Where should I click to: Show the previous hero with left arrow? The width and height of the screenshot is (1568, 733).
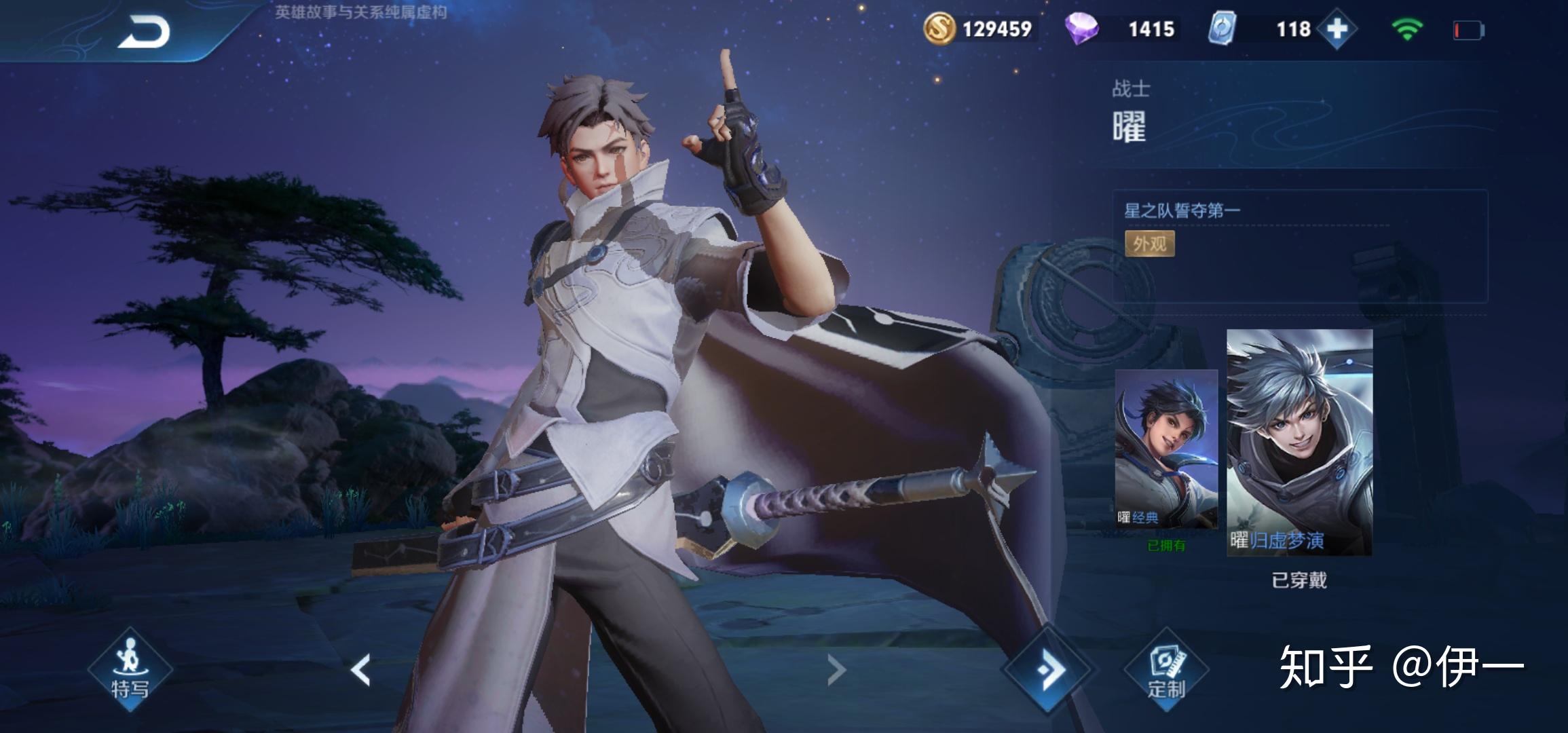pyautogui.click(x=361, y=670)
